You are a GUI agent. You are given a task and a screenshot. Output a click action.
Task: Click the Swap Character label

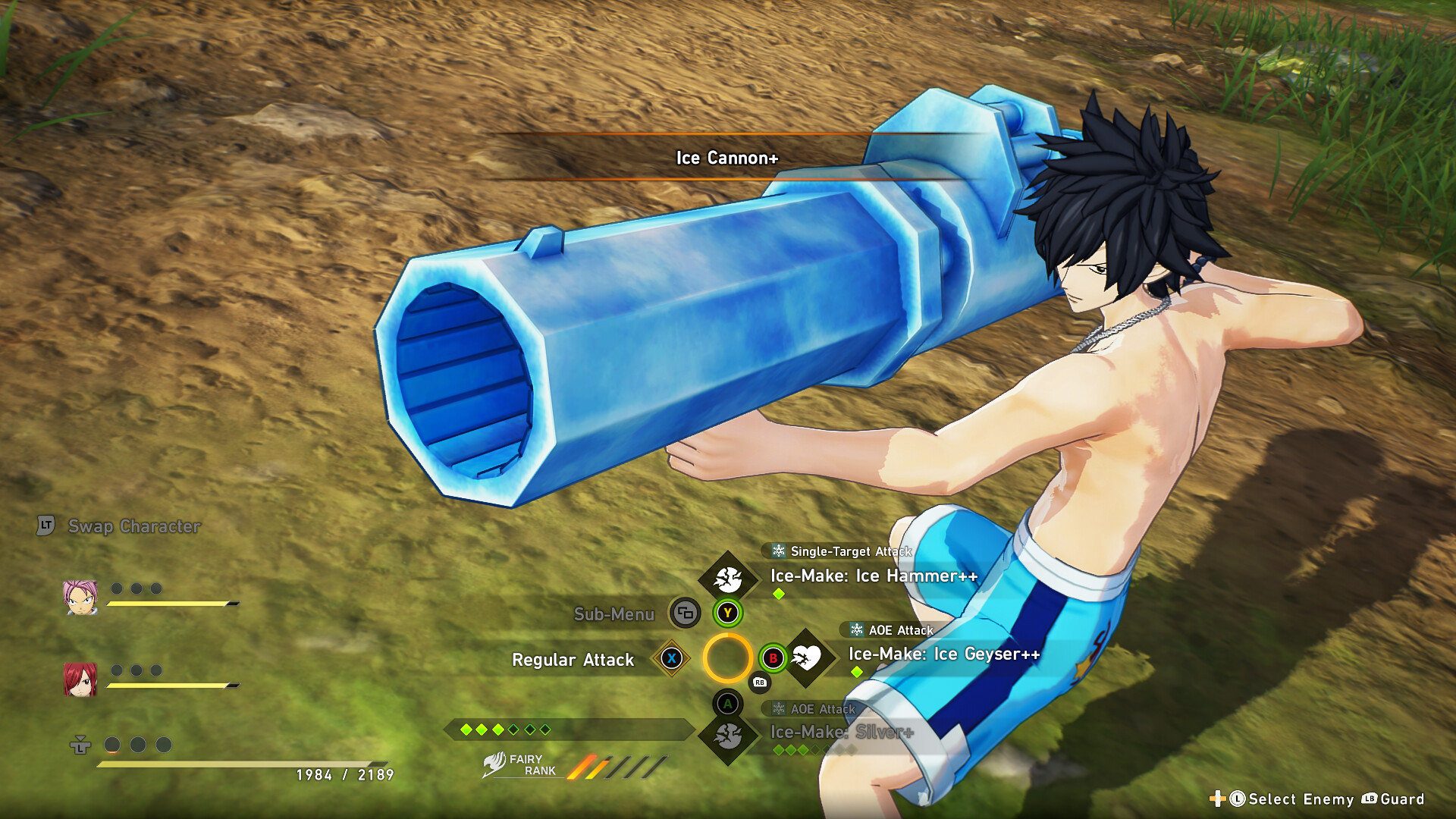coord(133,526)
